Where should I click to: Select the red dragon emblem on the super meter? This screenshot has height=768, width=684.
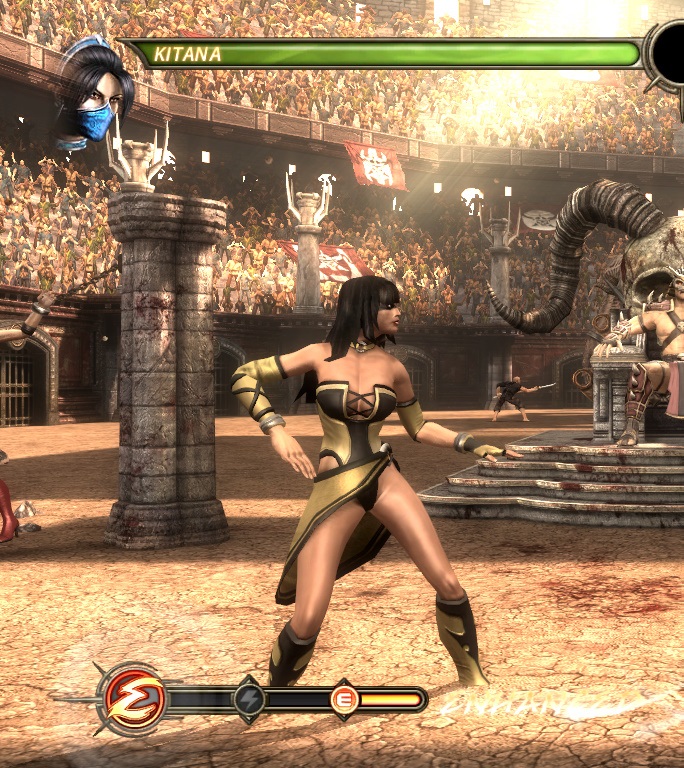click(131, 696)
